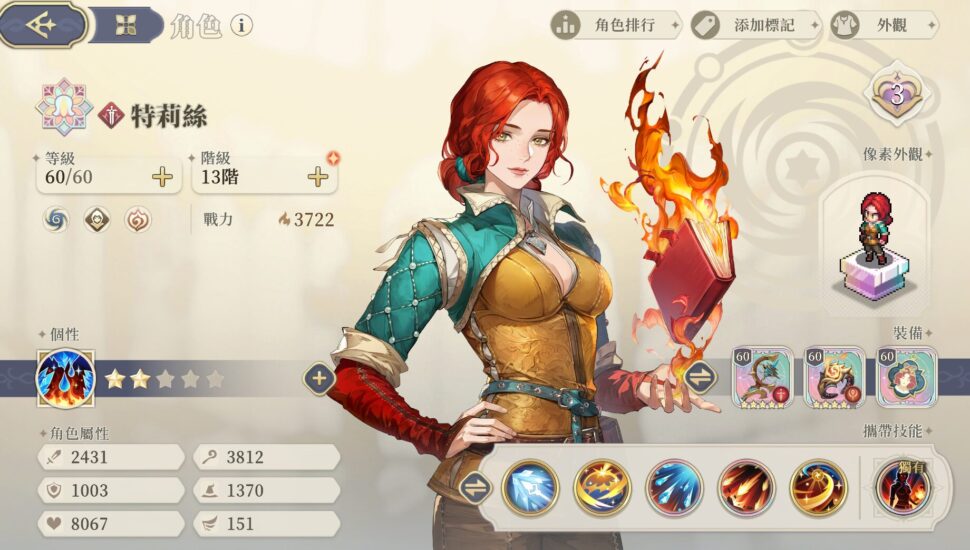The width and height of the screenshot is (970, 550).
Task: Show character screen info (i) icon
Action: pyautogui.click(x=241, y=25)
